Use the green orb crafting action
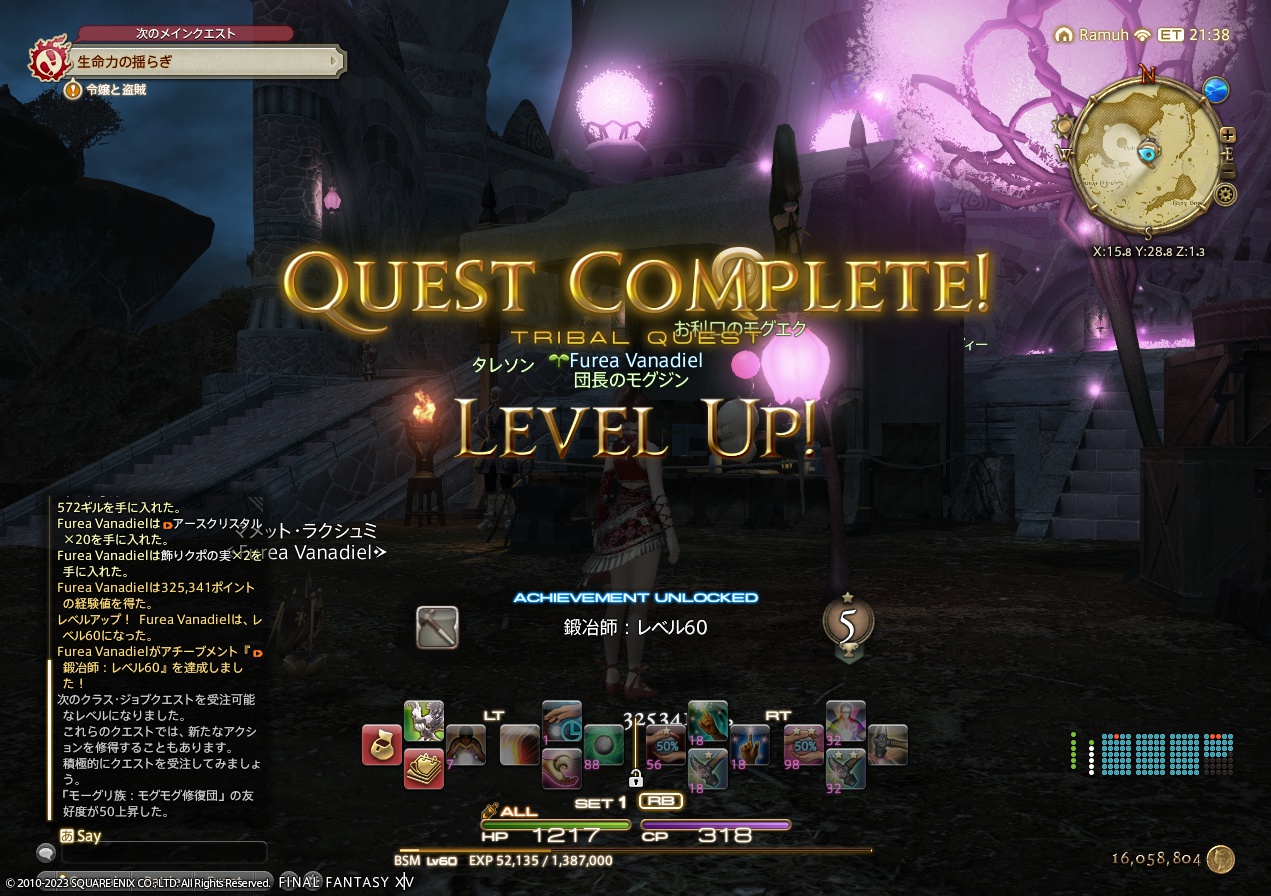Image resolution: width=1271 pixels, height=896 pixels. (604, 745)
